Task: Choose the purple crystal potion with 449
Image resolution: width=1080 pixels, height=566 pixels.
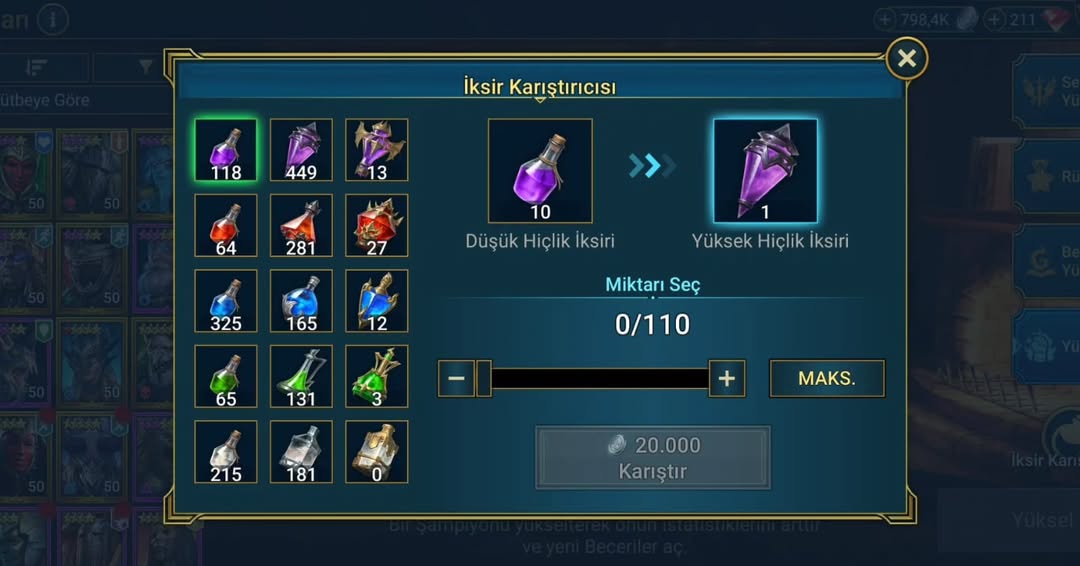Action: tap(301, 150)
